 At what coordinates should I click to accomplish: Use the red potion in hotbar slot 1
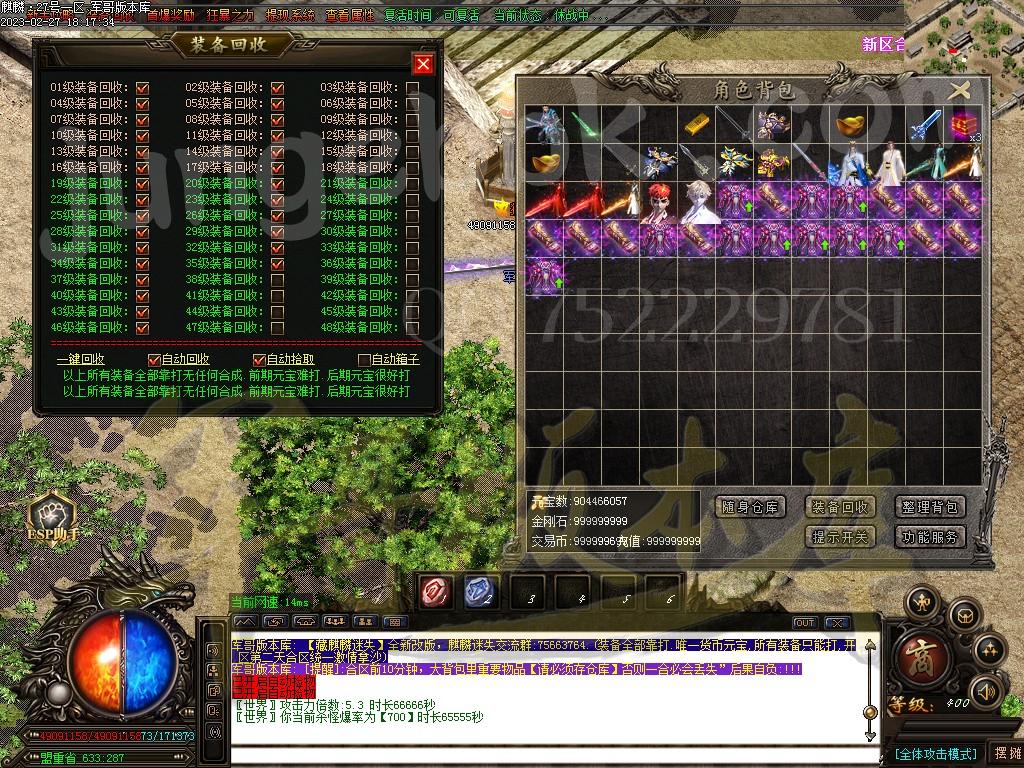coord(434,592)
